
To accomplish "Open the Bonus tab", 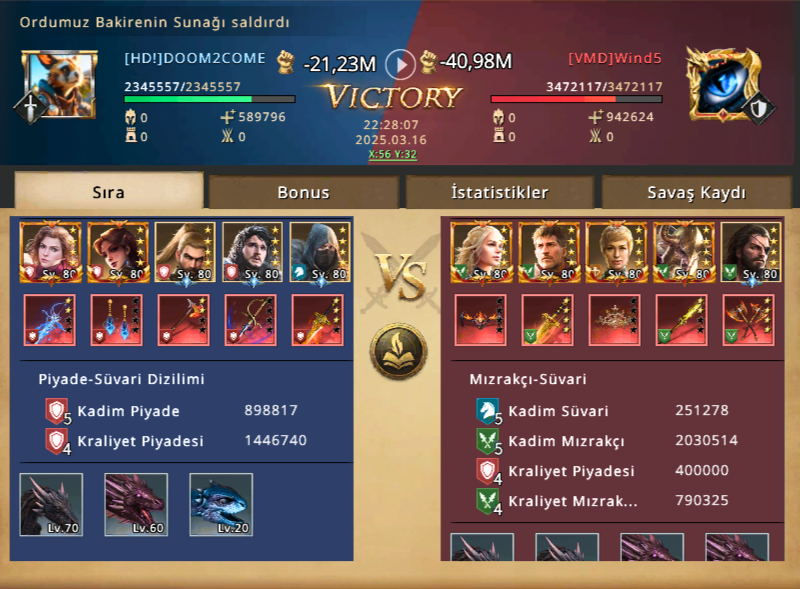I will click(x=303, y=192).
